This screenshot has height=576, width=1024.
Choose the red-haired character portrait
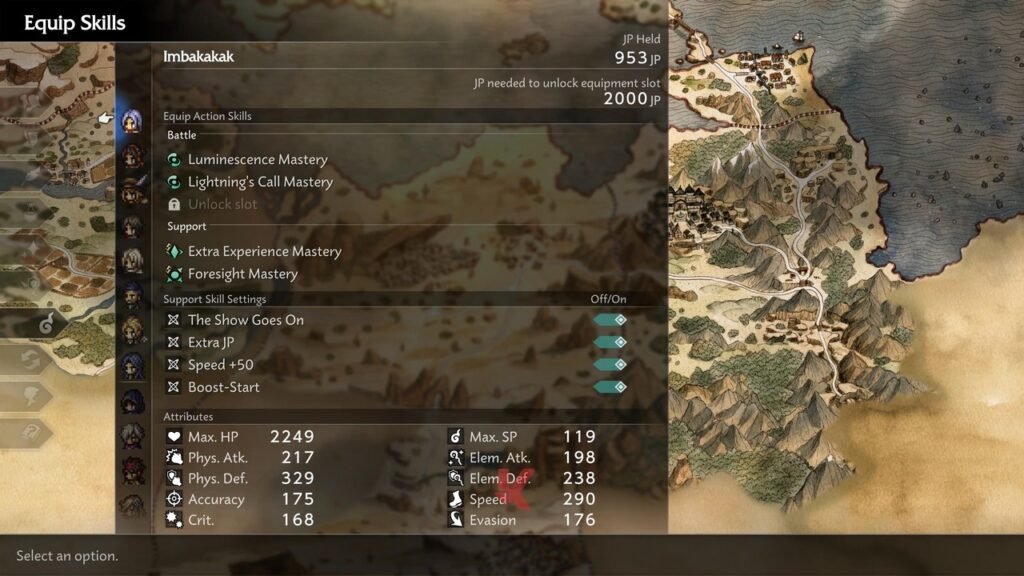pyautogui.click(x=132, y=468)
